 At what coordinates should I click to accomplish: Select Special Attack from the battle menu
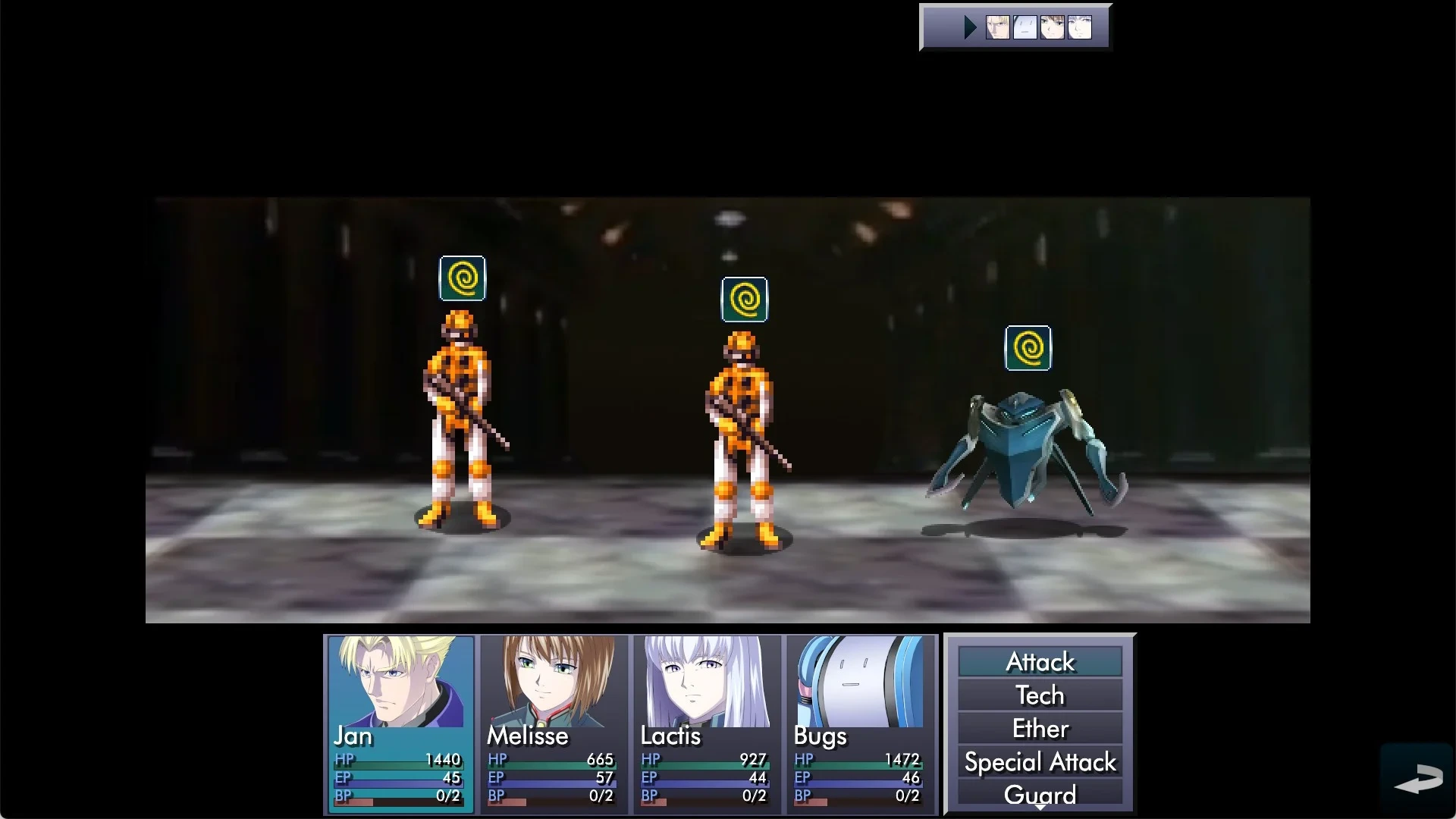[x=1040, y=761]
